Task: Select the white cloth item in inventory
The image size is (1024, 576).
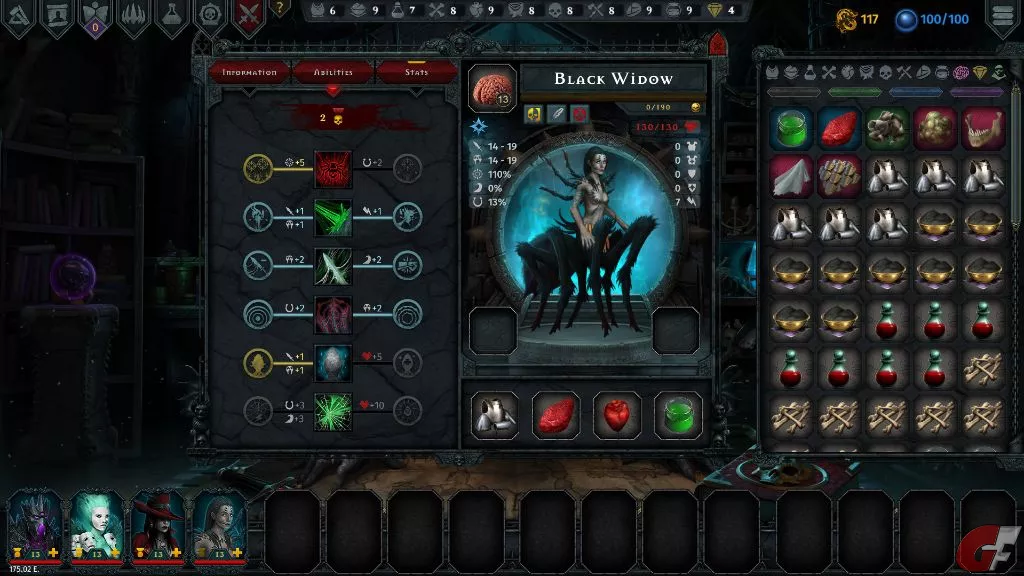Action: [791, 176]
